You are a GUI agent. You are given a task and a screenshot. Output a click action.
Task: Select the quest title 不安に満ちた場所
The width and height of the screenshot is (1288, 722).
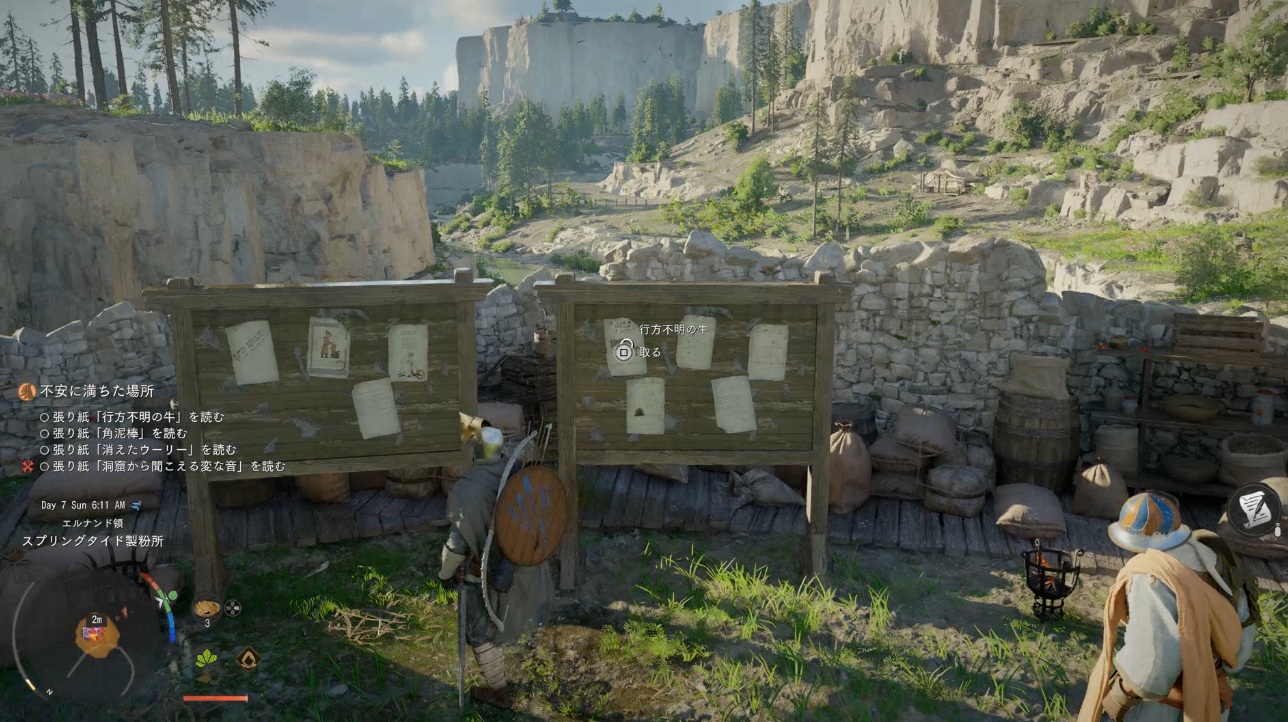coord(97,391)
